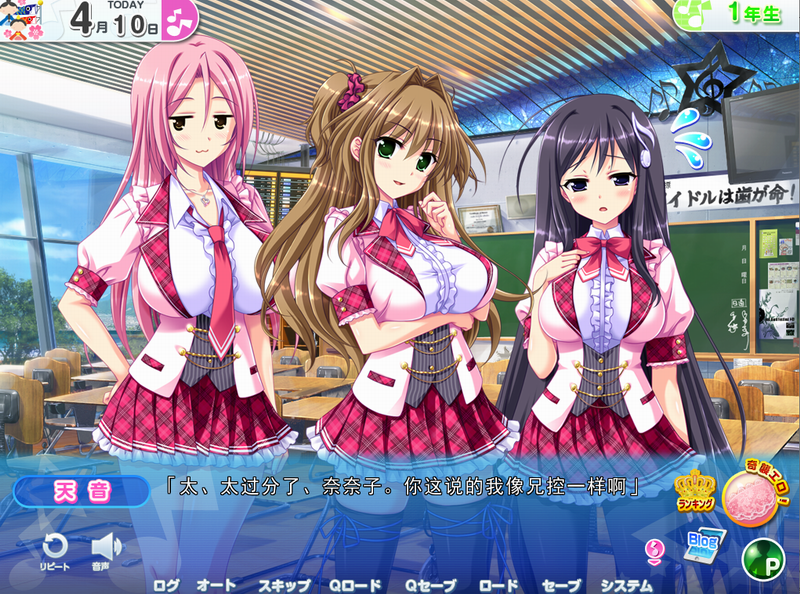Open the ロード load menu
This screenshot has height=594, width=800.
pyautogui.click(x=498, y=585)
